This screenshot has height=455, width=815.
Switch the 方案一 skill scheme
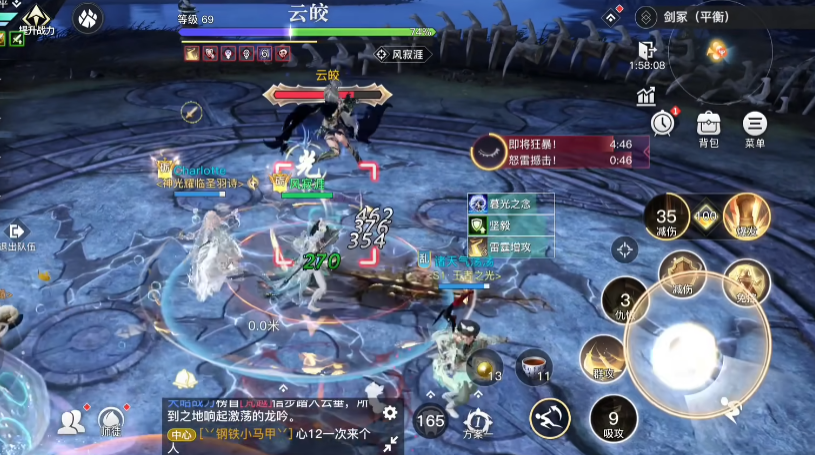(x=476, y=422)
